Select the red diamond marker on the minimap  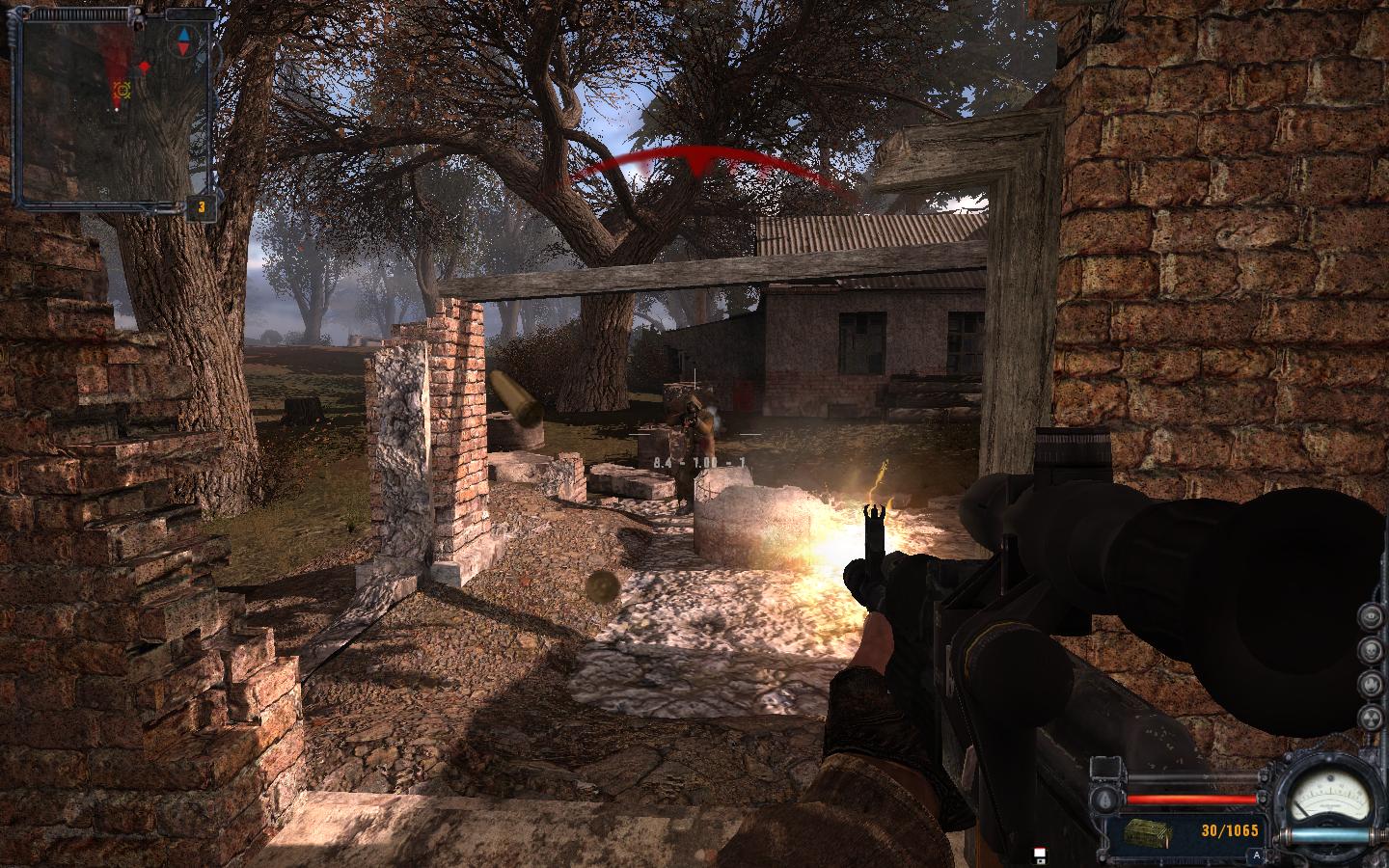coord(145,67)
